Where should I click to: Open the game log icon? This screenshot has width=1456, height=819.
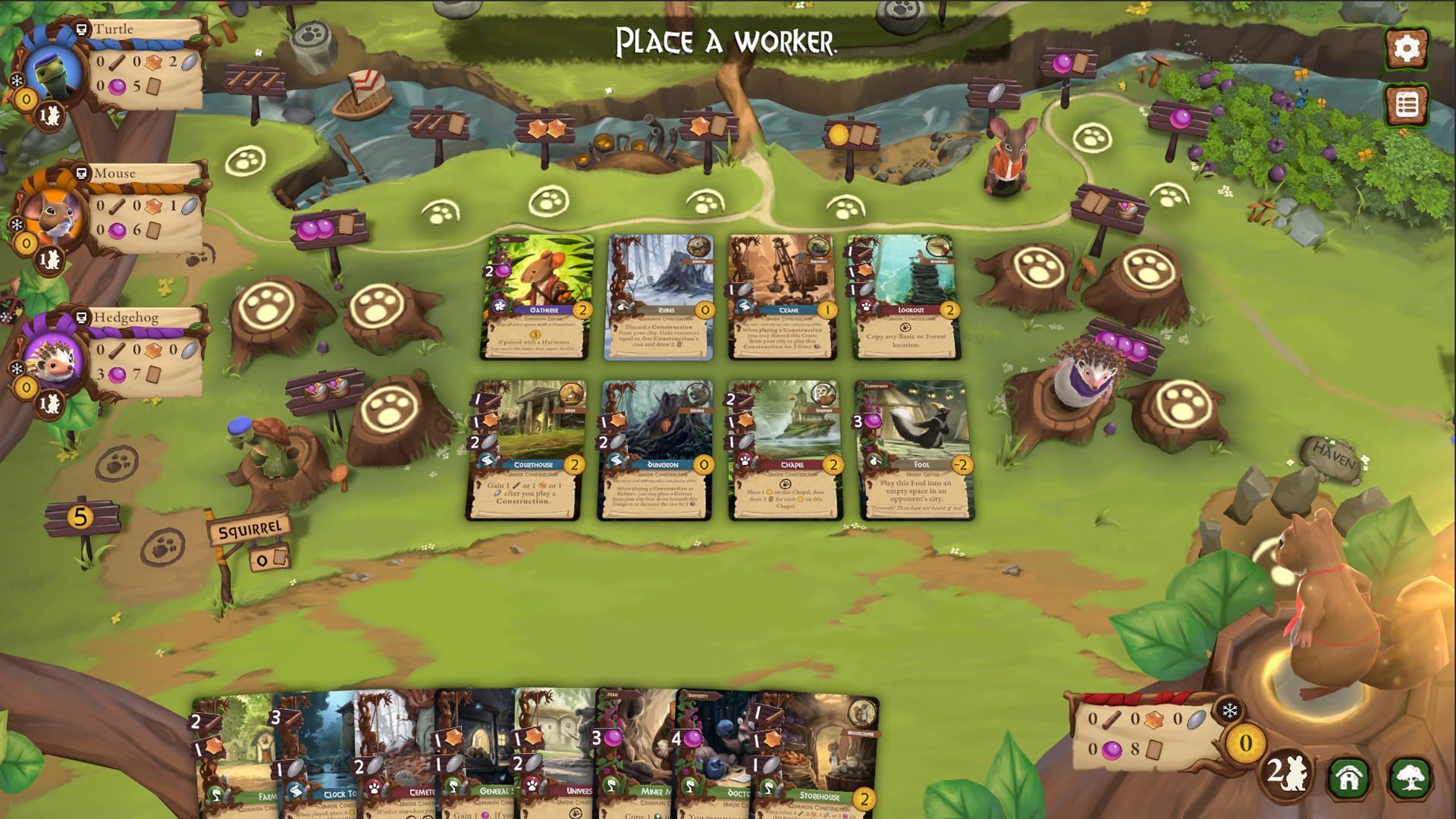tap(1407, 104)
